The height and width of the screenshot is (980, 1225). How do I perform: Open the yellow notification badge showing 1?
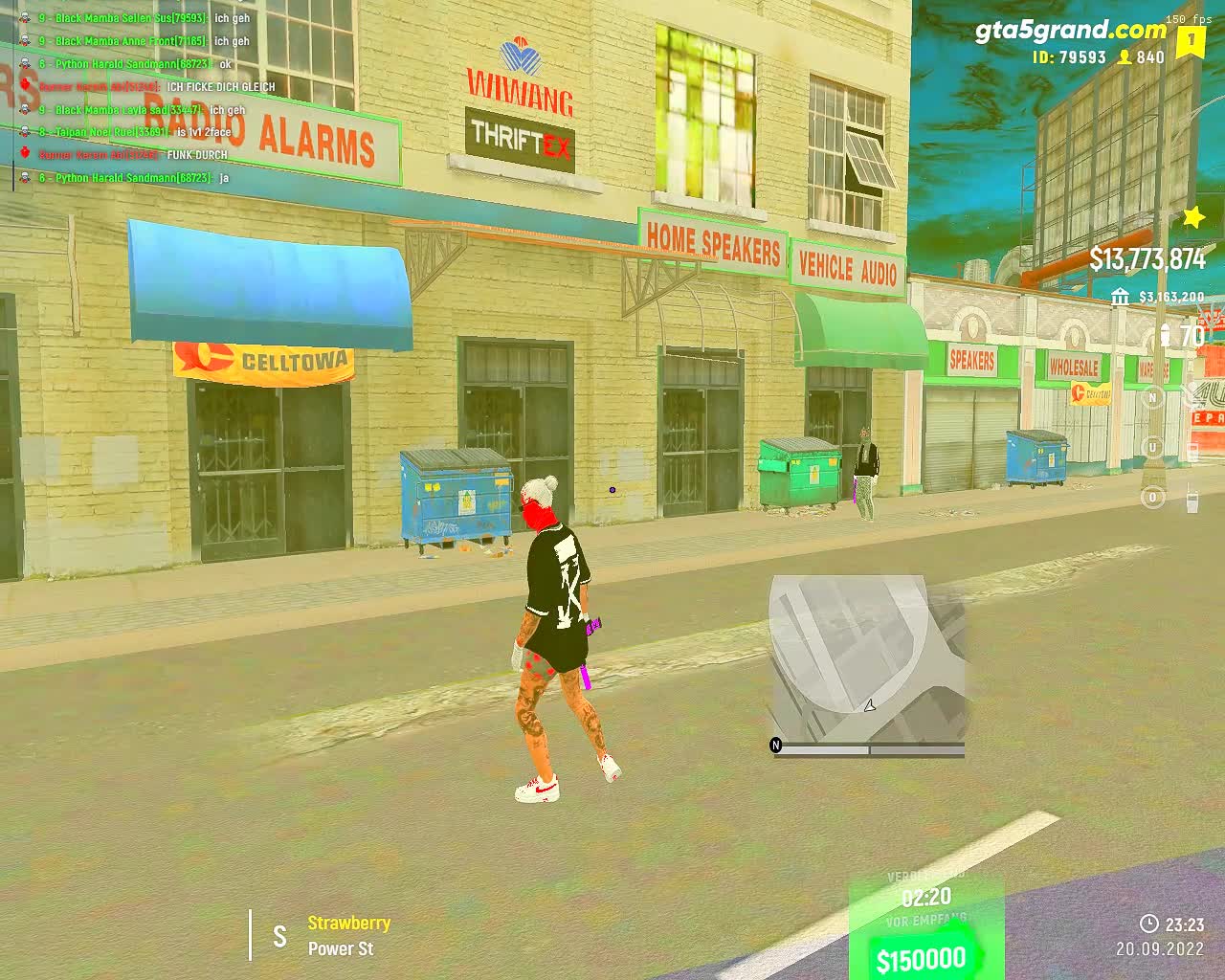point(1192,41)
